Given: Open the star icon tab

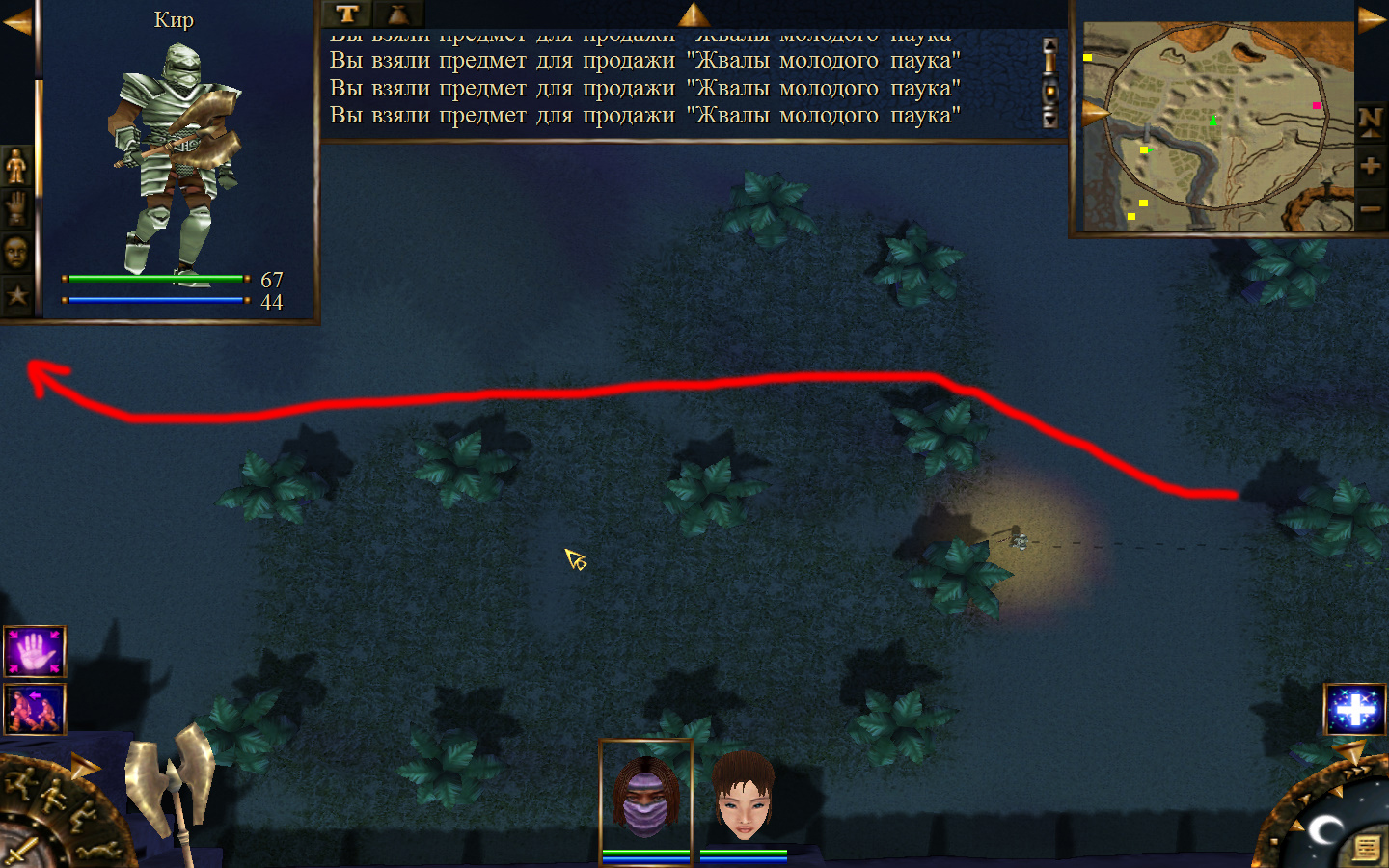Looking at the screenshot, I should coord(16,294).
